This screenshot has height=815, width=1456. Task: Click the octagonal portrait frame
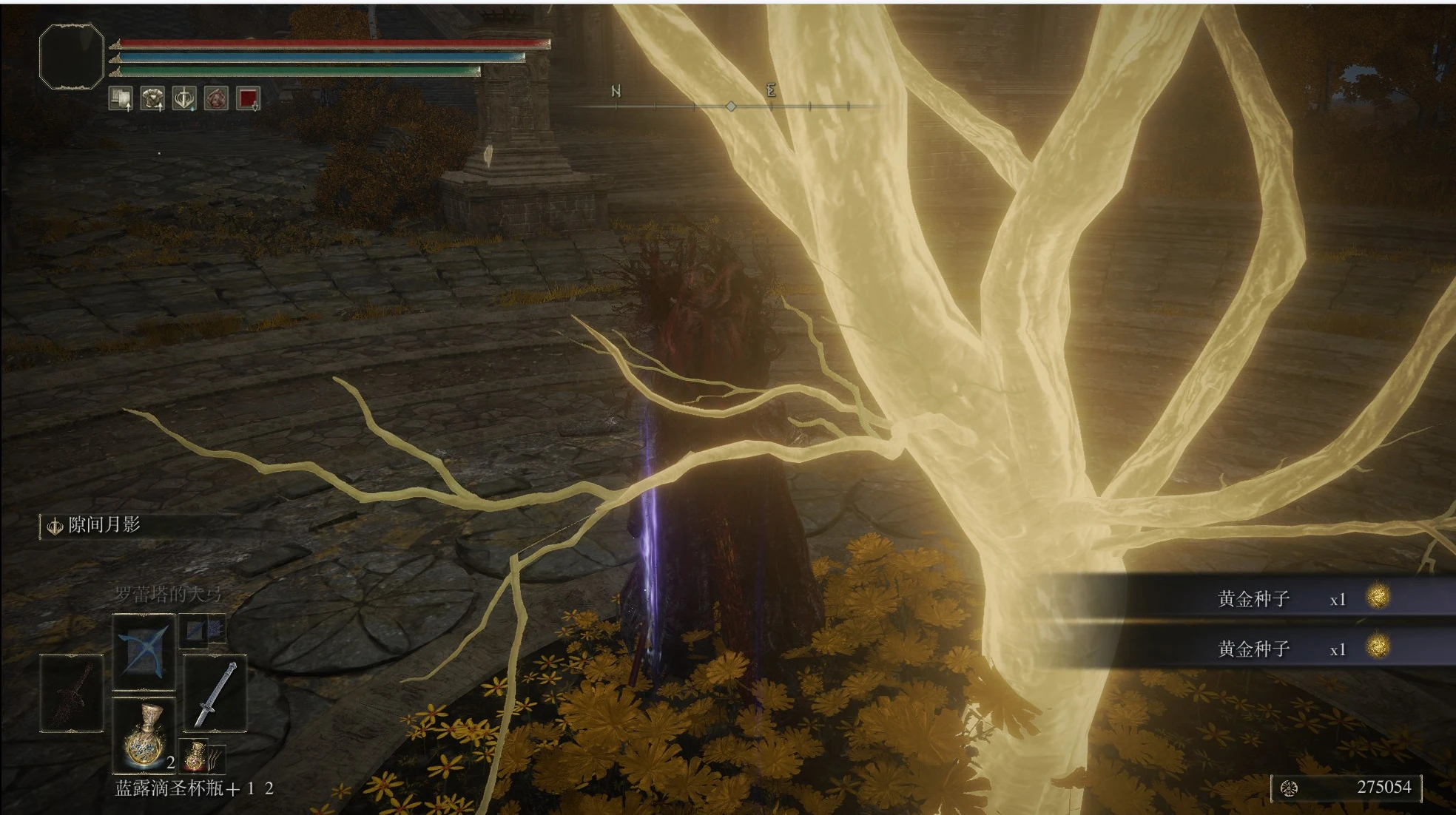coord(72,57)
